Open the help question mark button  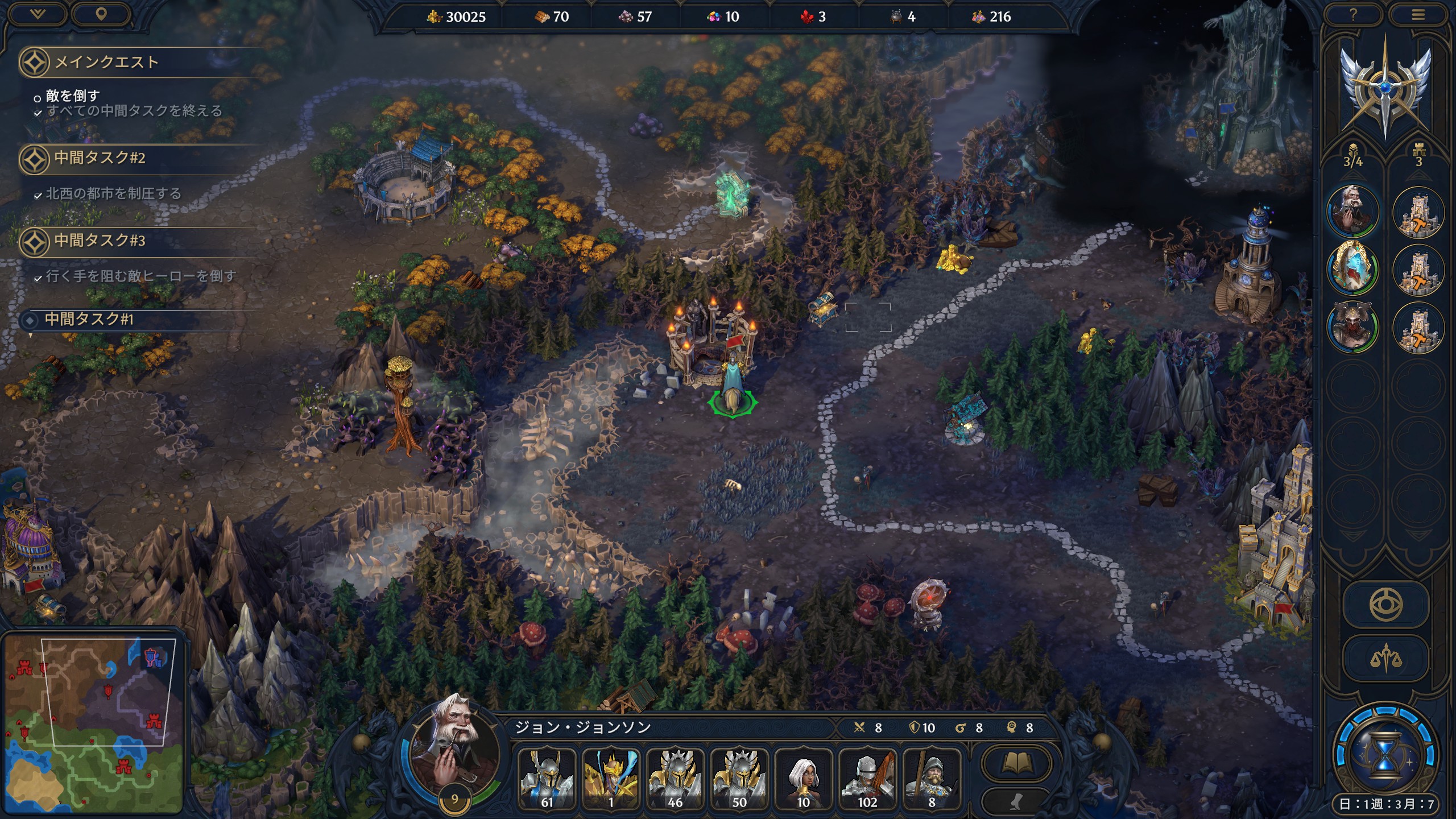1353,15
